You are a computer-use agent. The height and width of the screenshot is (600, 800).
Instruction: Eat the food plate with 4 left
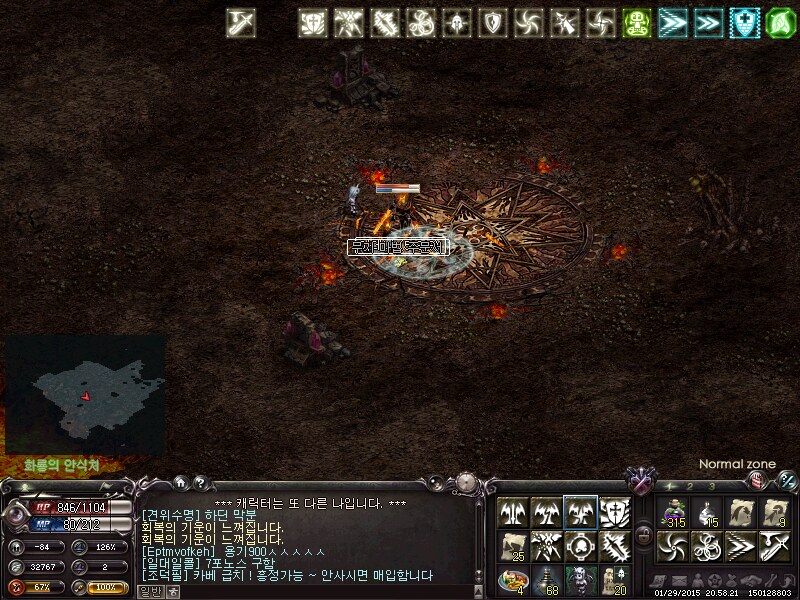[513, 579]
